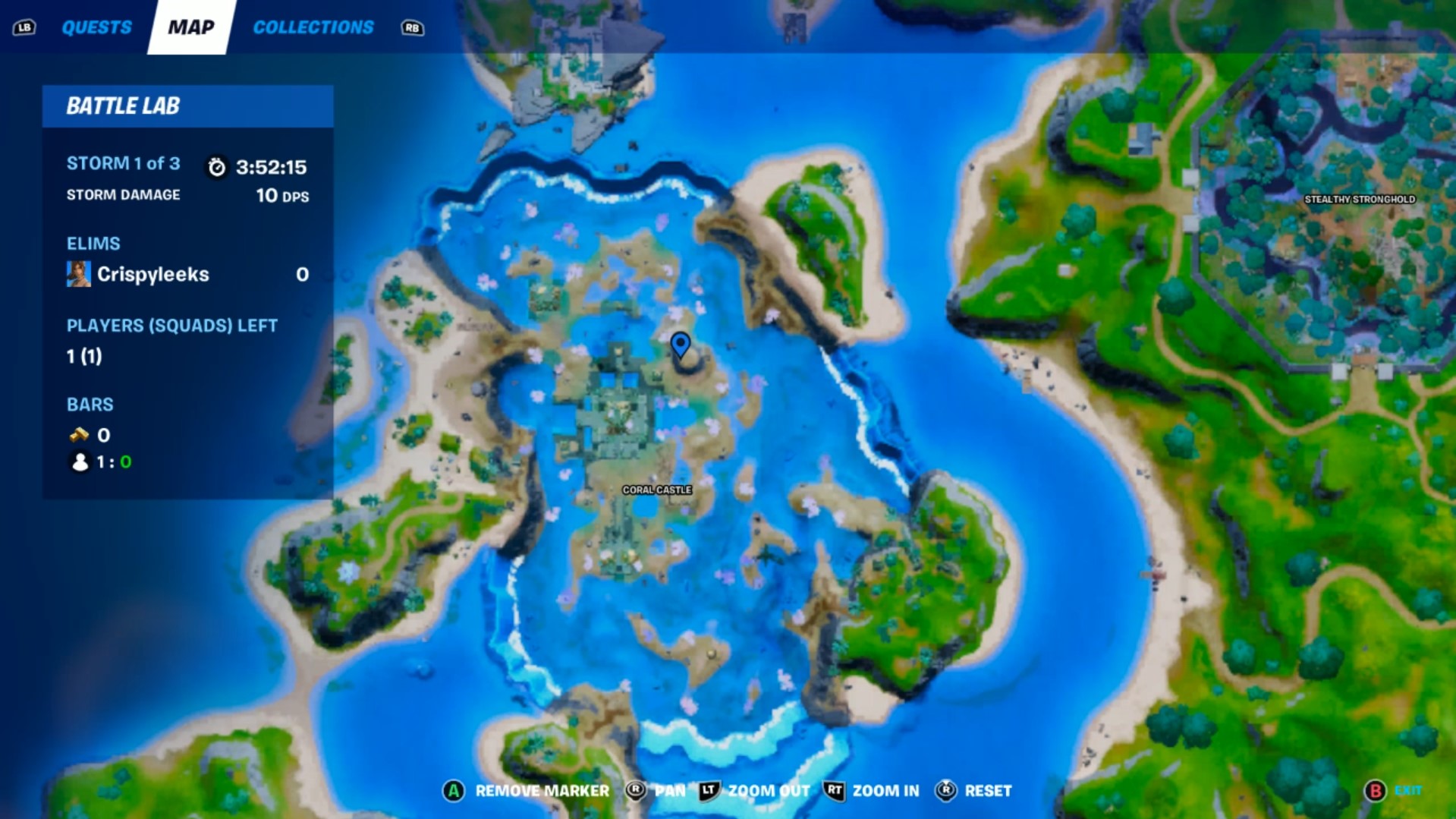This screenshot has width=1456, height=819.
Task: Click the RT trigger icon beside Zoom In
Action: point(833,790)
